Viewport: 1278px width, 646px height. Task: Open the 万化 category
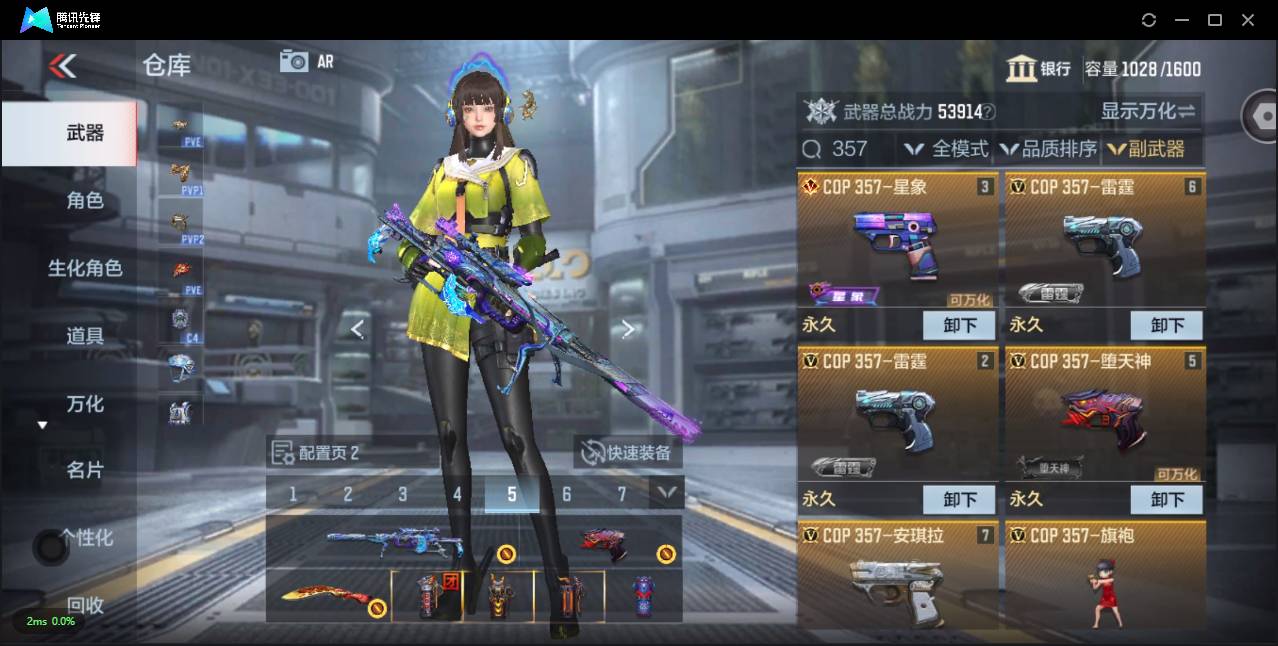(x=85, y=404)
